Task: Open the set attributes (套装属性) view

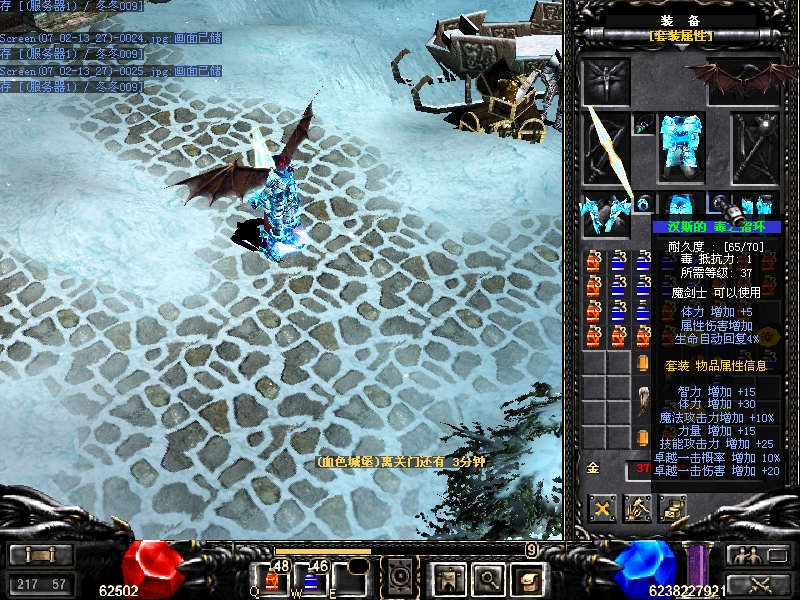Action: point(680,36)
